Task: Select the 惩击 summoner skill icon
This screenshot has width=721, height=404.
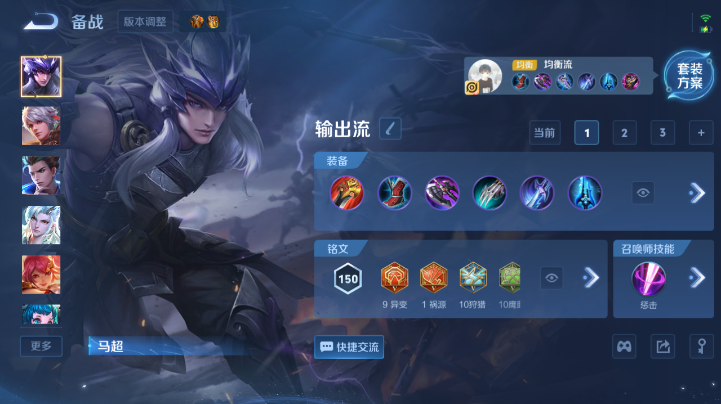Action: [648, 277]
